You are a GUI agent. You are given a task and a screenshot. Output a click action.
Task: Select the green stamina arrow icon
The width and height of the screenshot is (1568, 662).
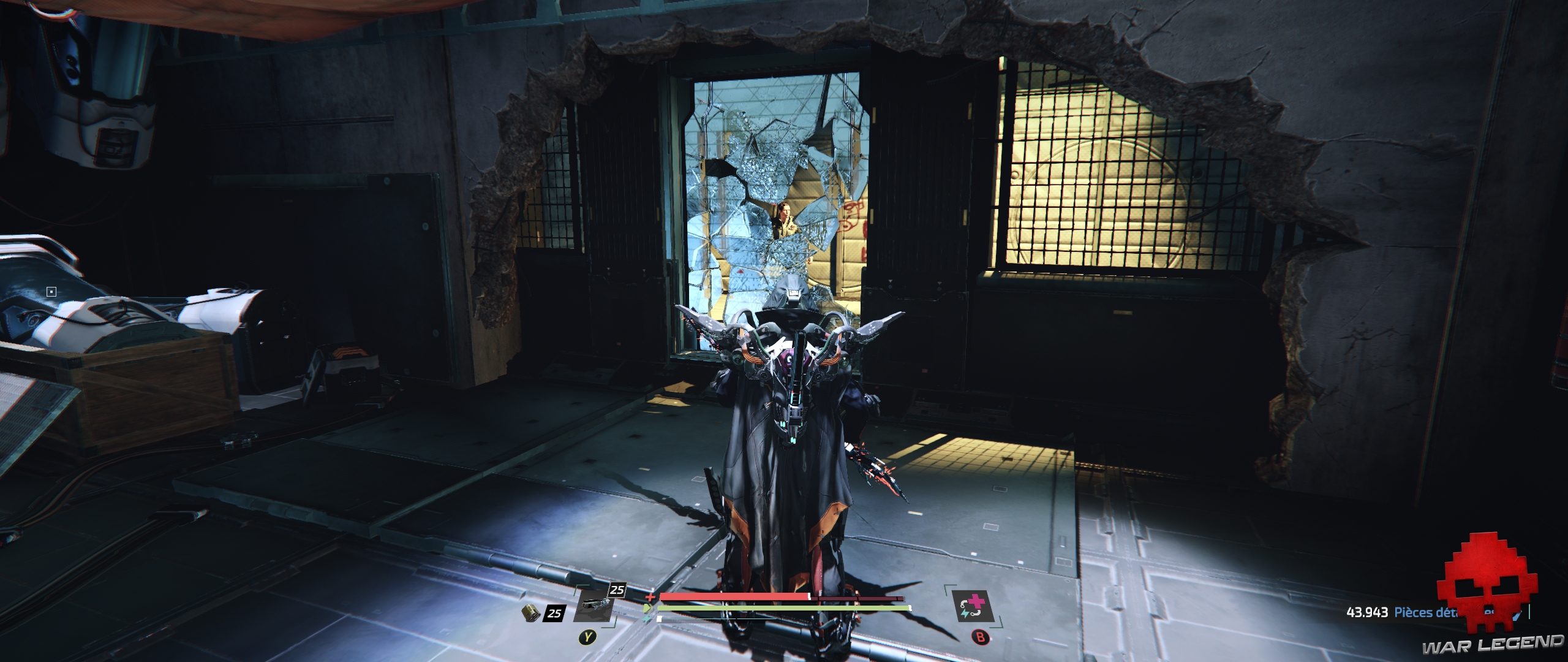[x=648, y=607]
